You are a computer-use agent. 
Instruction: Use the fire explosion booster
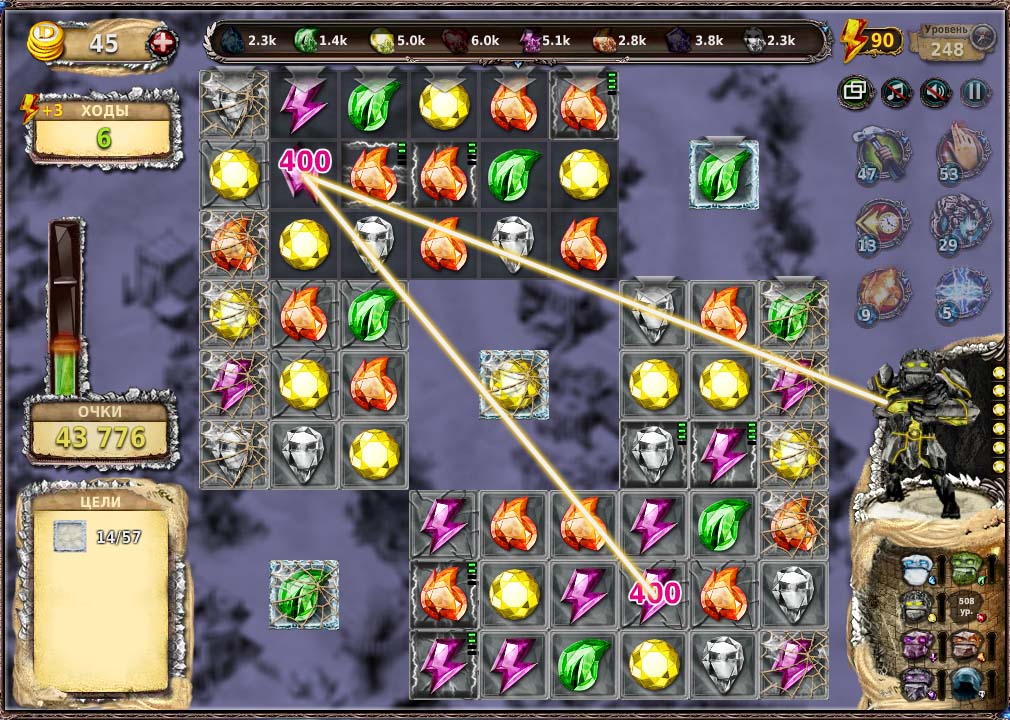(x=882, y=290)
